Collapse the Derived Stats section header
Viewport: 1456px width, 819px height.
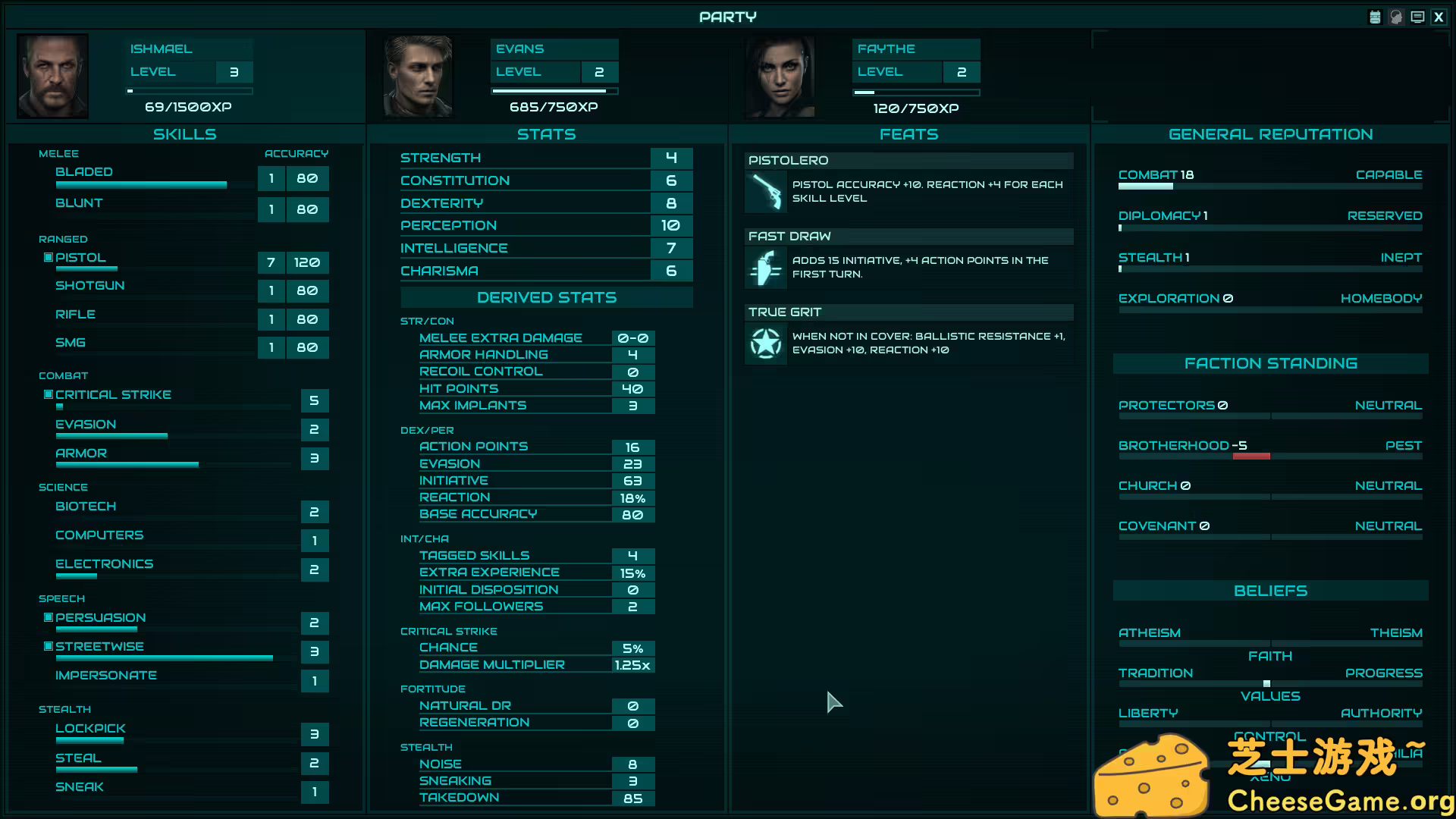[x=547, y=297]
